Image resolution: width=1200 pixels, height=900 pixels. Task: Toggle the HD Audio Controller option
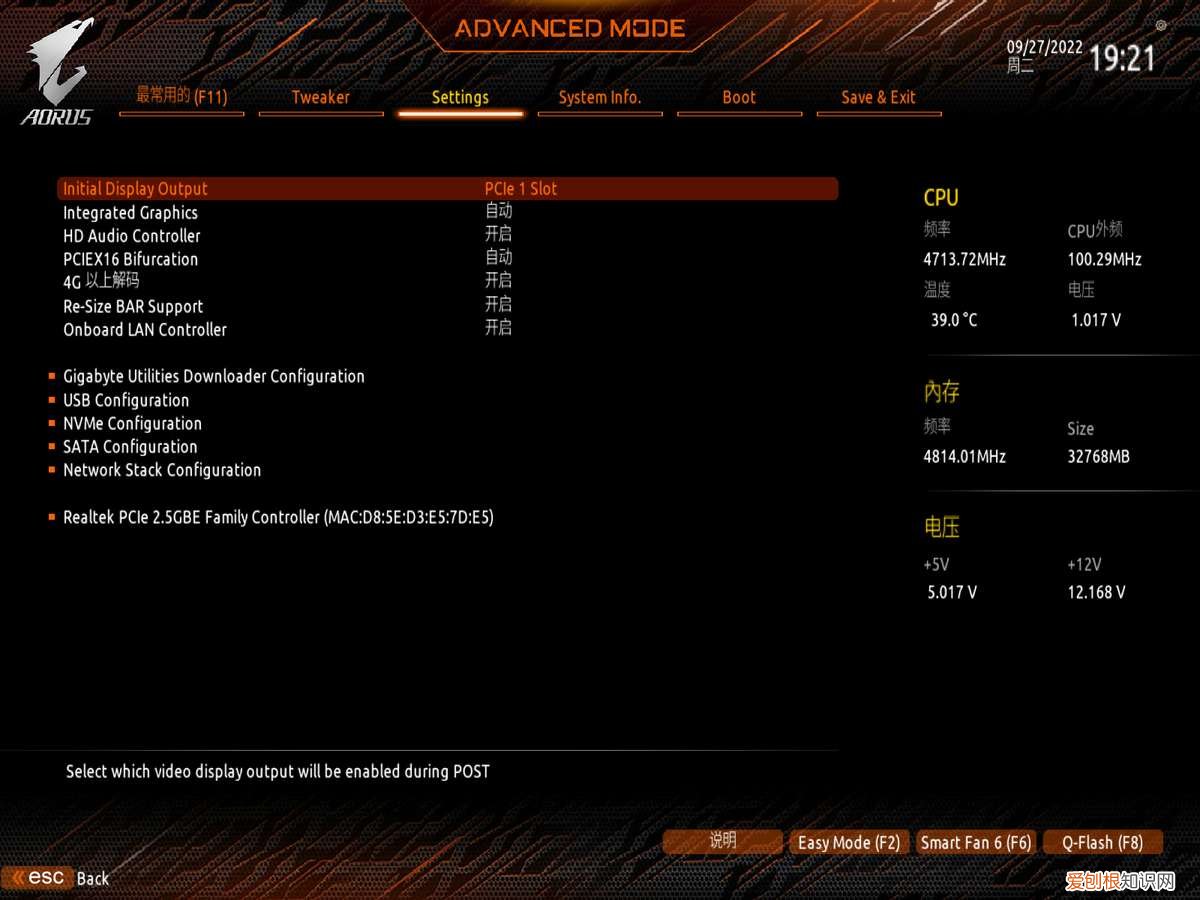[132, 236]
